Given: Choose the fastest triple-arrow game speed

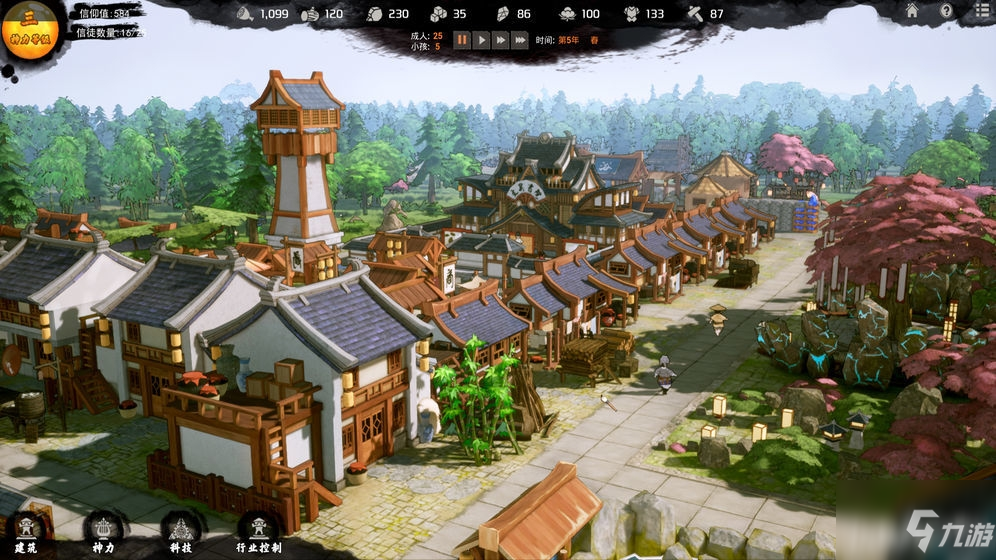Looking at the screenshot, I should pos(520,40).
